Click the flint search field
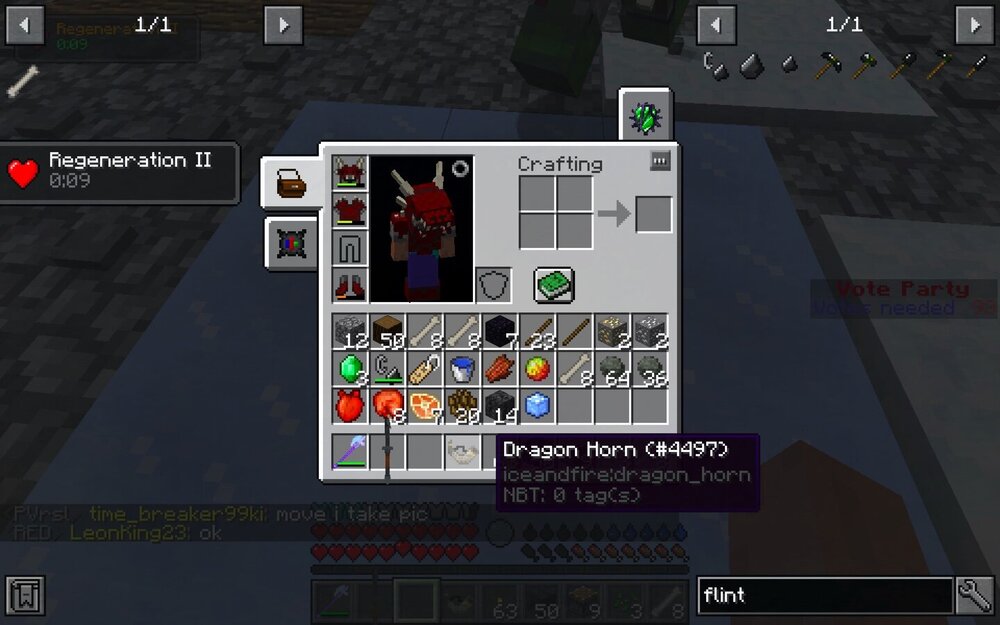Screen dimensions: 1000x625 (824, 596)
